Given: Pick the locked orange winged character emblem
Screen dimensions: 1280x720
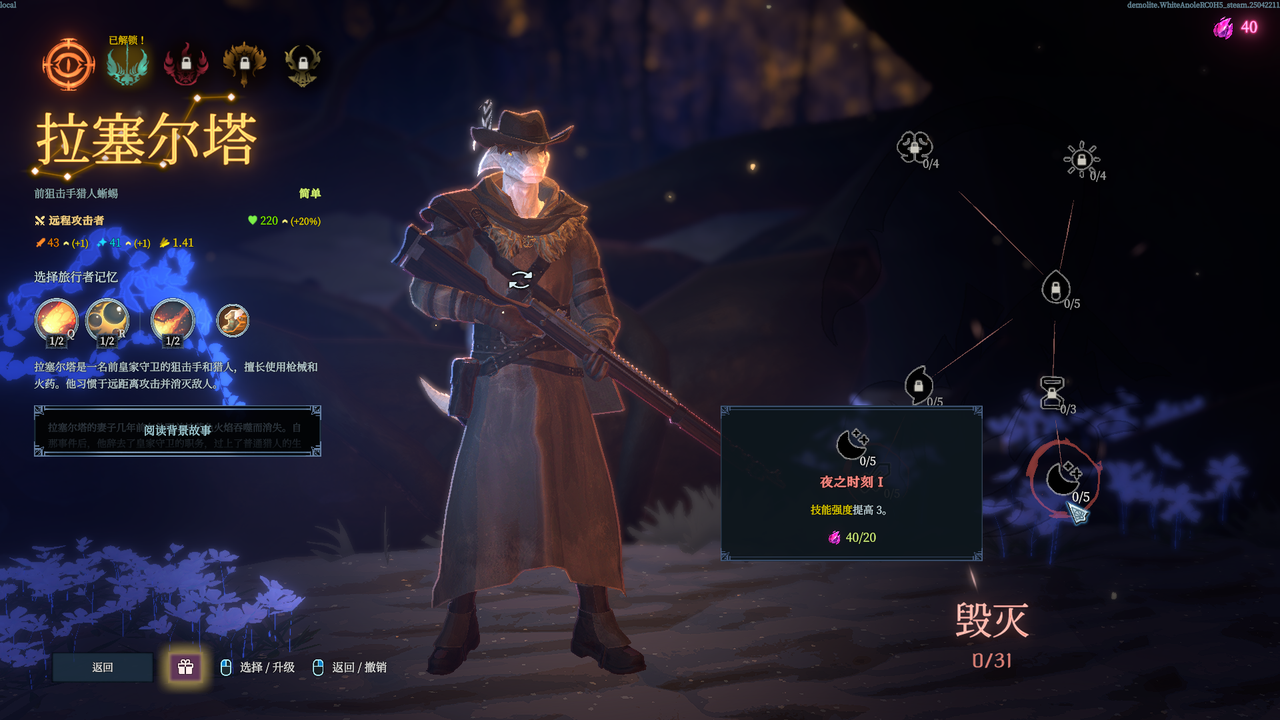Looking at the screenshot, I should point(243,66).
